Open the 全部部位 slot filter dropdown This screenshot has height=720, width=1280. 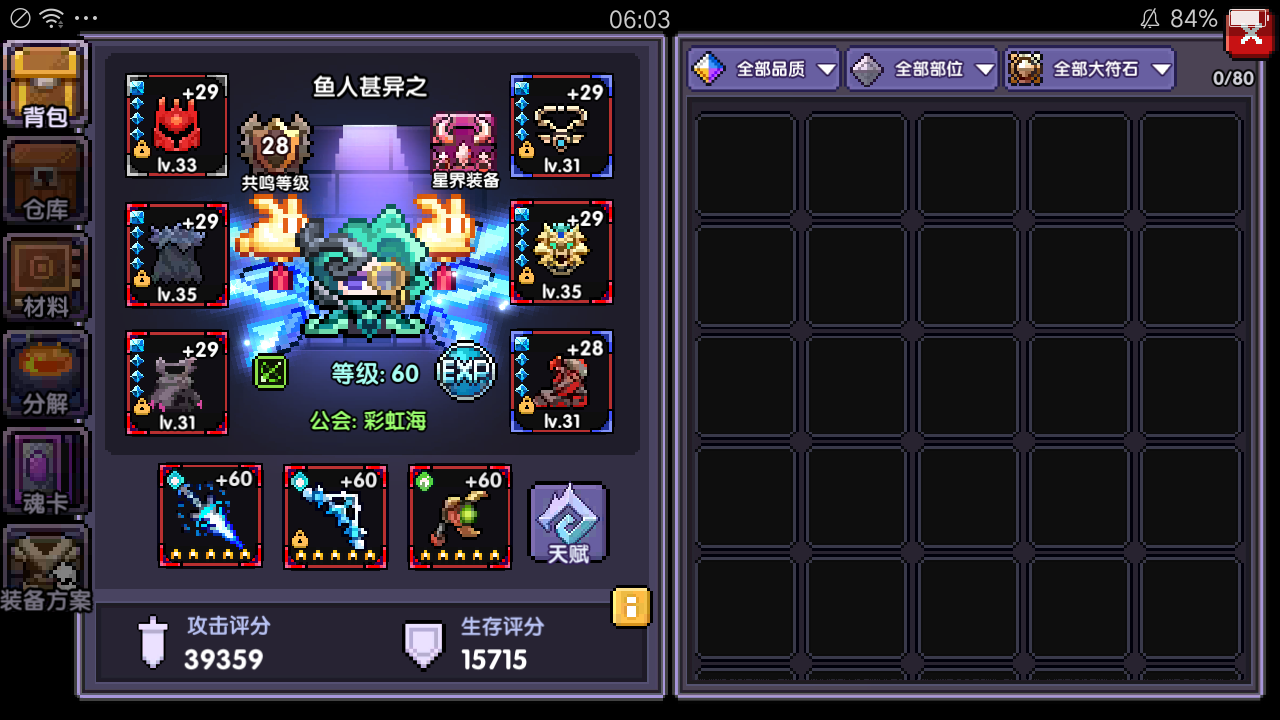(921, 68)
